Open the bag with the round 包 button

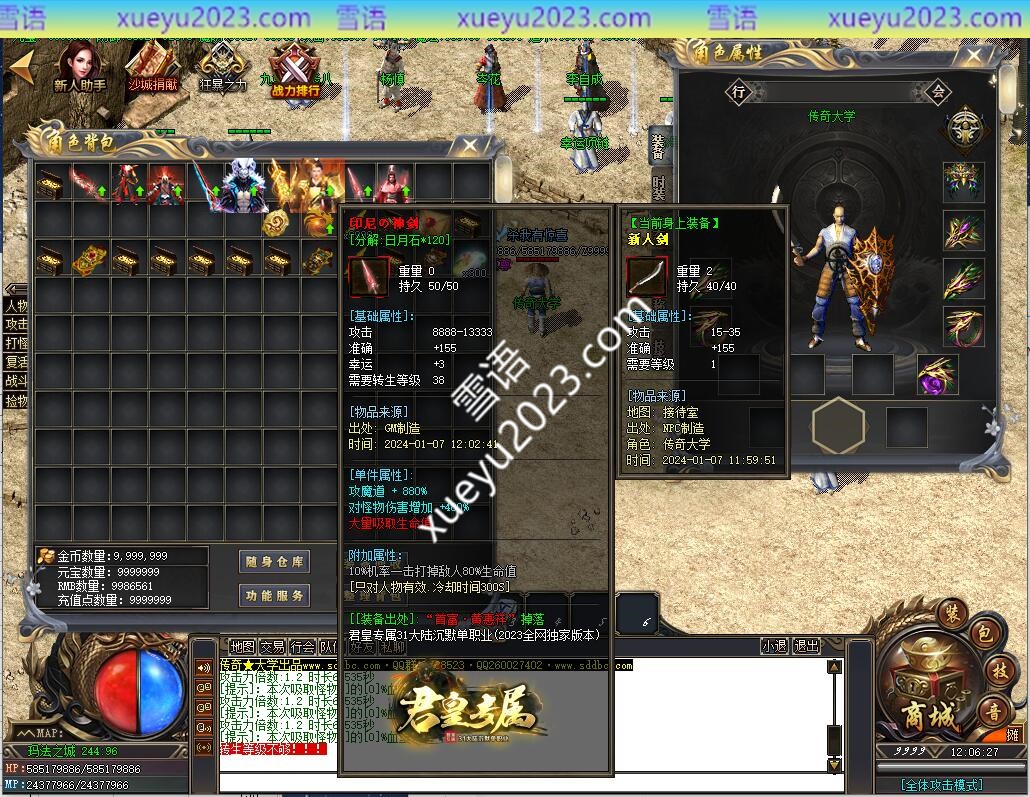click(985, 633)
